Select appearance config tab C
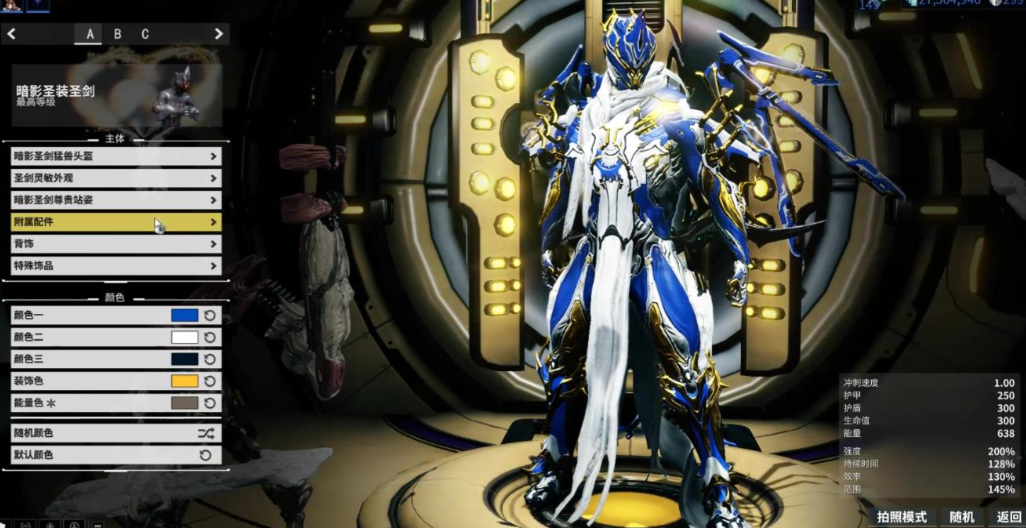Screen dimensions: 1026x528 (145, 34)
